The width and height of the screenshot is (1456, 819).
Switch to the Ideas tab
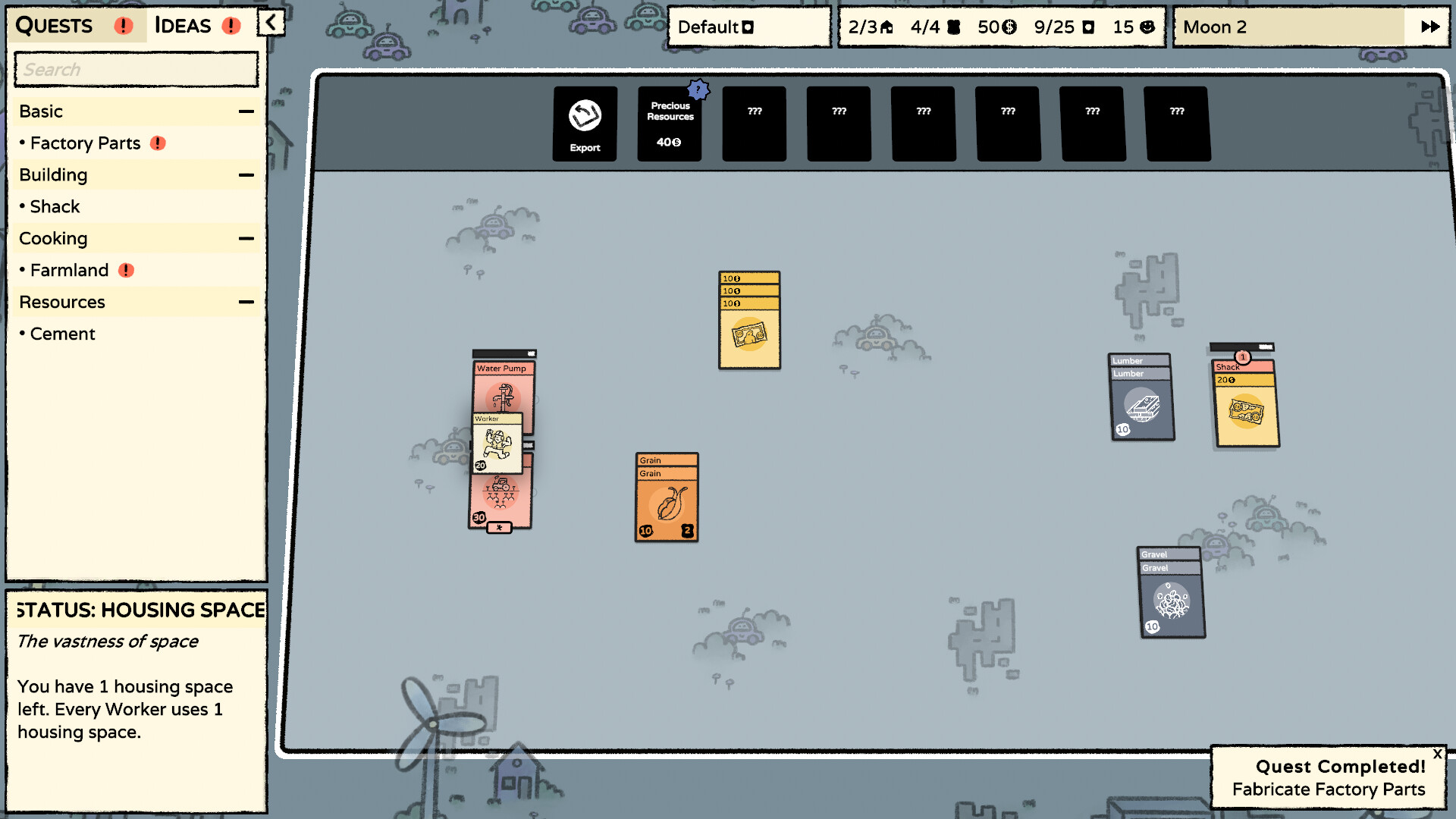click(181, 25)
